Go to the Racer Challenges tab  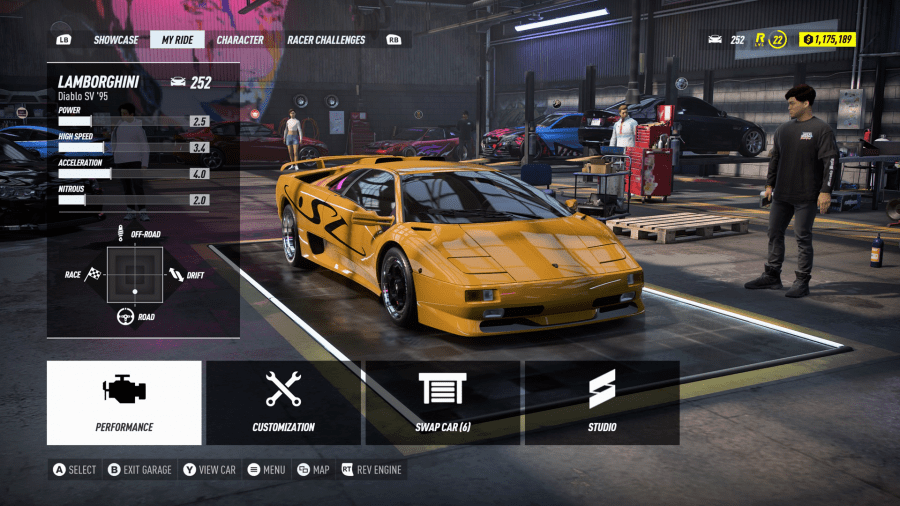pyautogui.click(x=327, y=40)
